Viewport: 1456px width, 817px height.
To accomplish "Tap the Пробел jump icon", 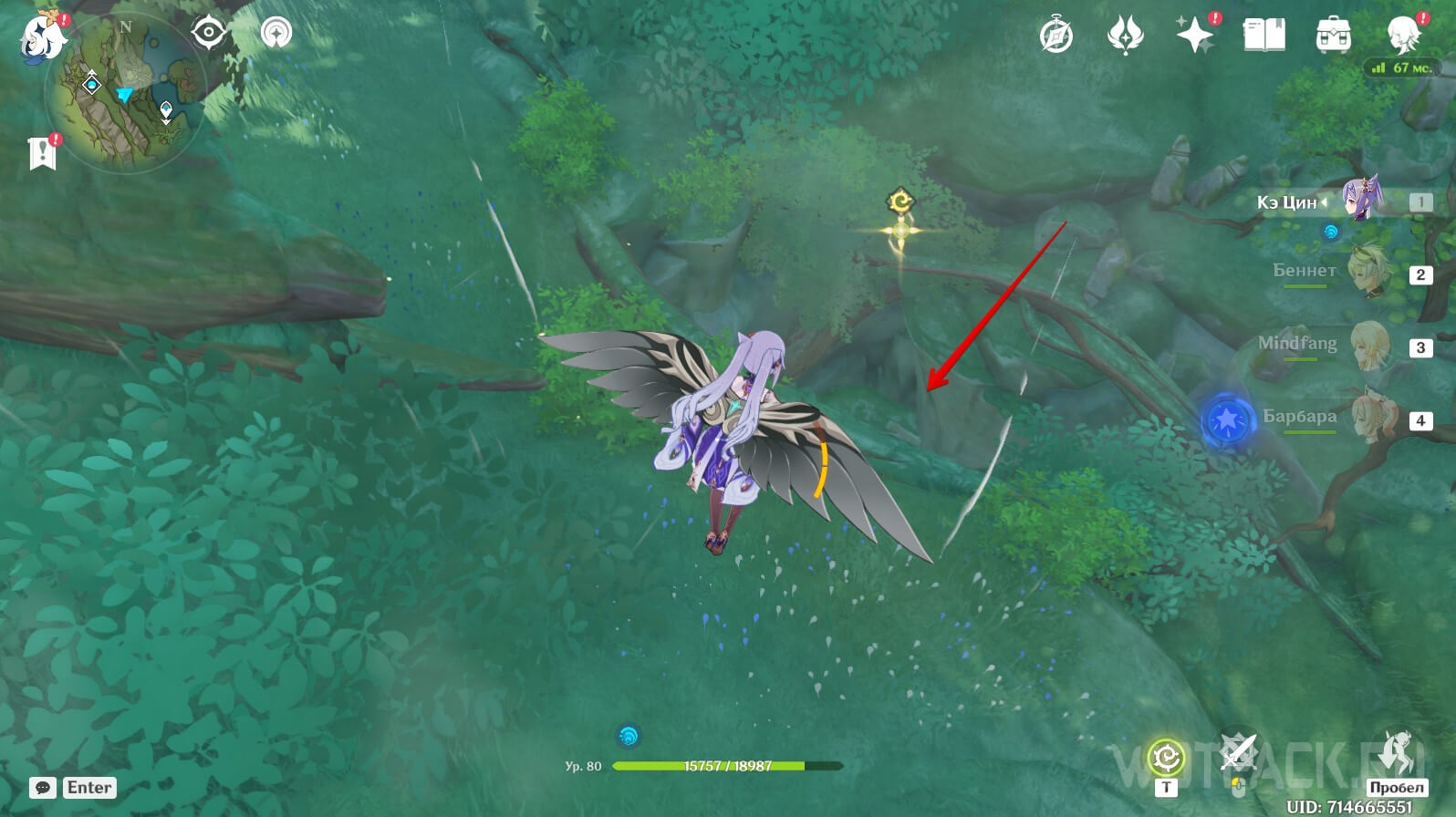I will point(1397,751).
